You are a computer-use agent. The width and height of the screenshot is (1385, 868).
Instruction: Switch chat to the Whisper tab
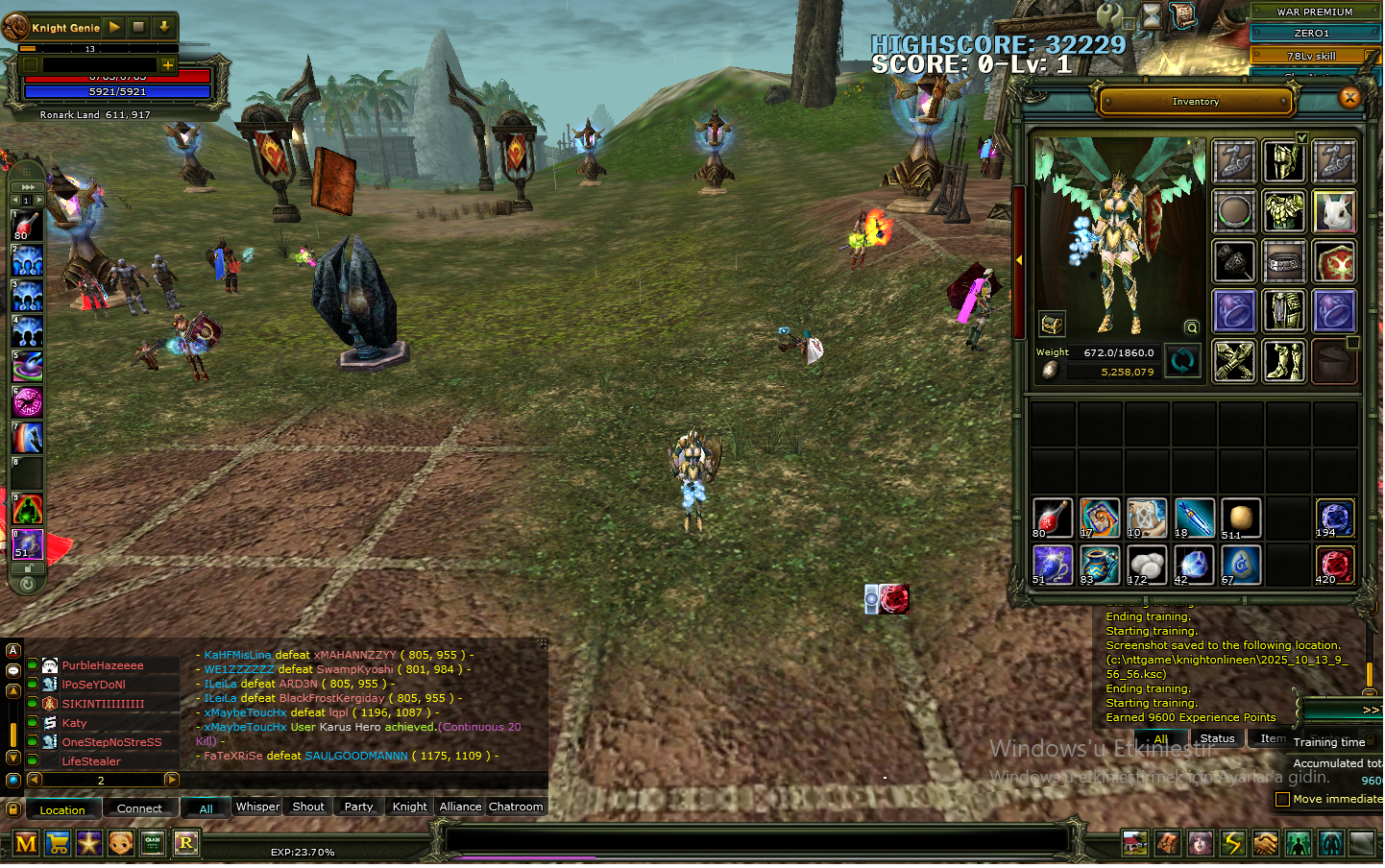point(257,808)
